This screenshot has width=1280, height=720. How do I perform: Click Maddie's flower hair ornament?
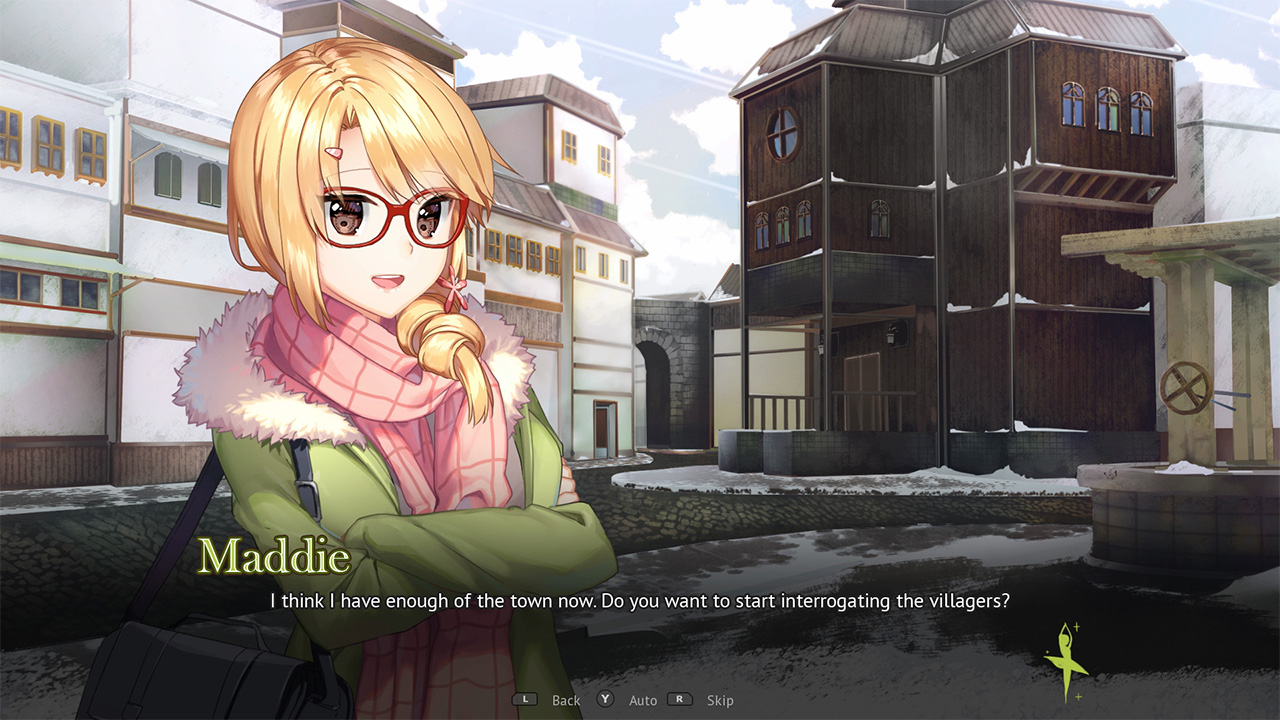[455, 285]
